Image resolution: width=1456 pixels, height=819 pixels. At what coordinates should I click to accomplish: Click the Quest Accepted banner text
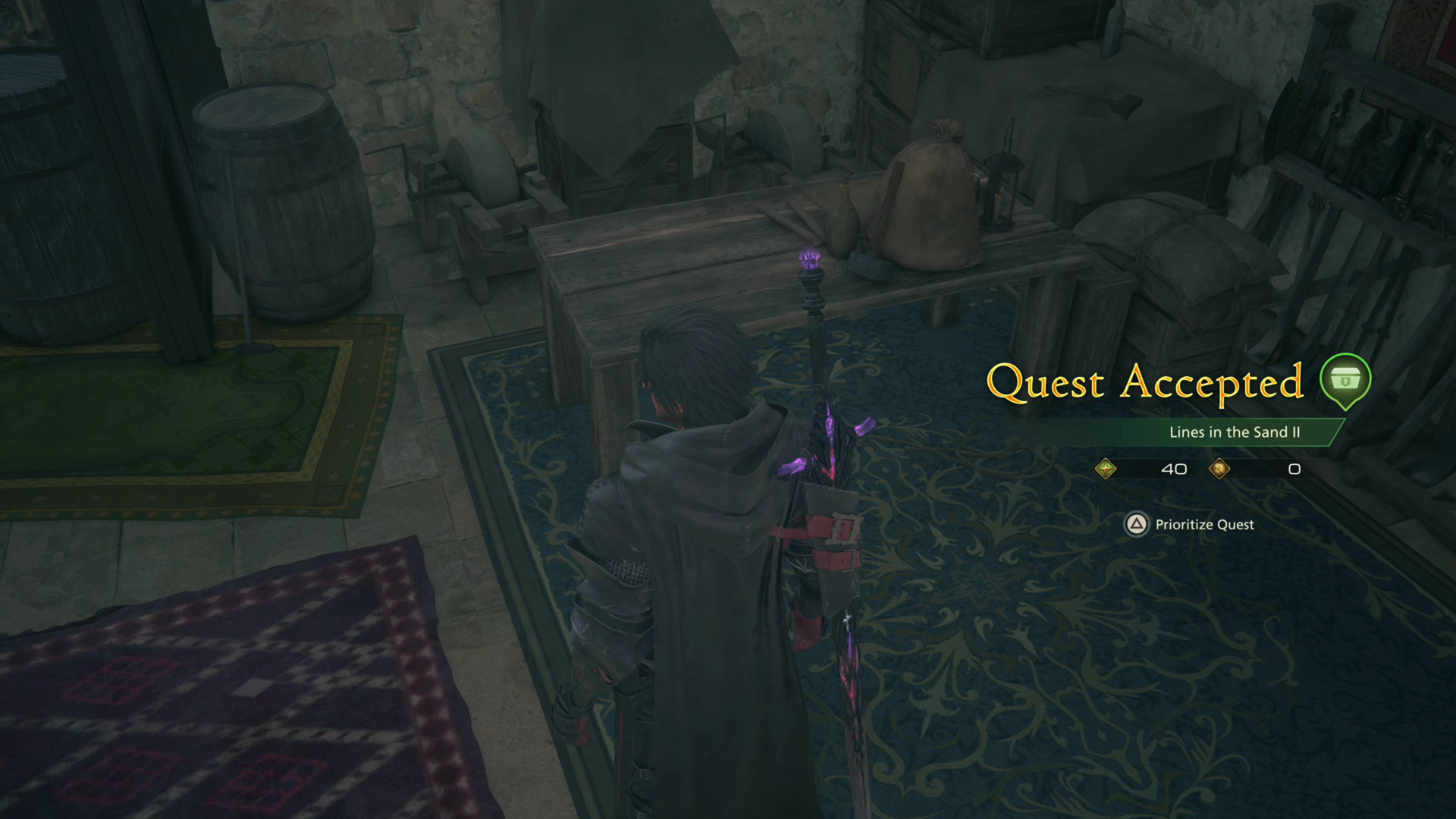[1145, 383]
